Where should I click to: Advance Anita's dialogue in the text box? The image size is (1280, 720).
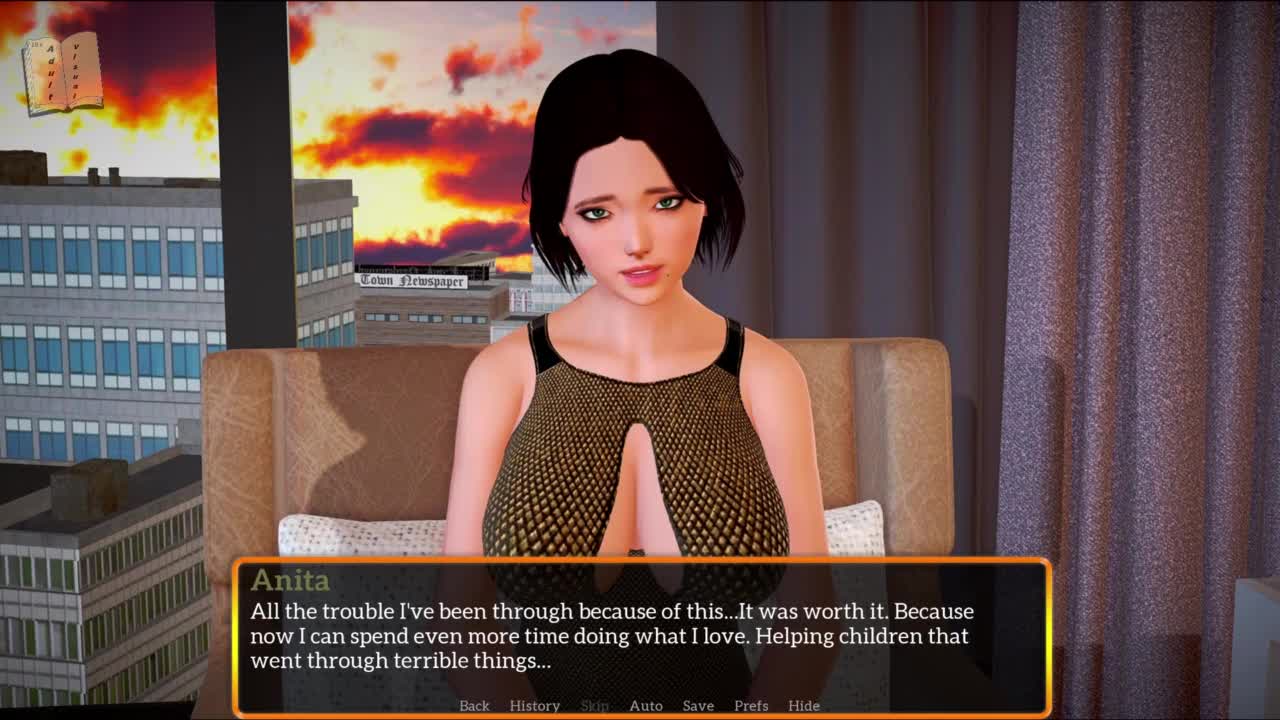point(640,635)
